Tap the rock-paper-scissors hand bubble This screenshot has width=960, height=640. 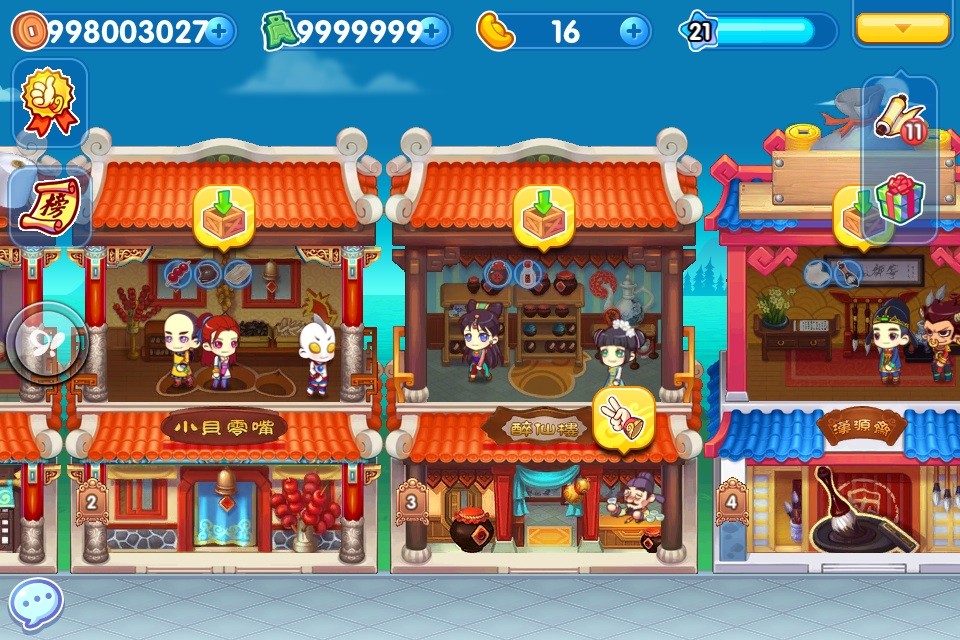pos(622,417)
